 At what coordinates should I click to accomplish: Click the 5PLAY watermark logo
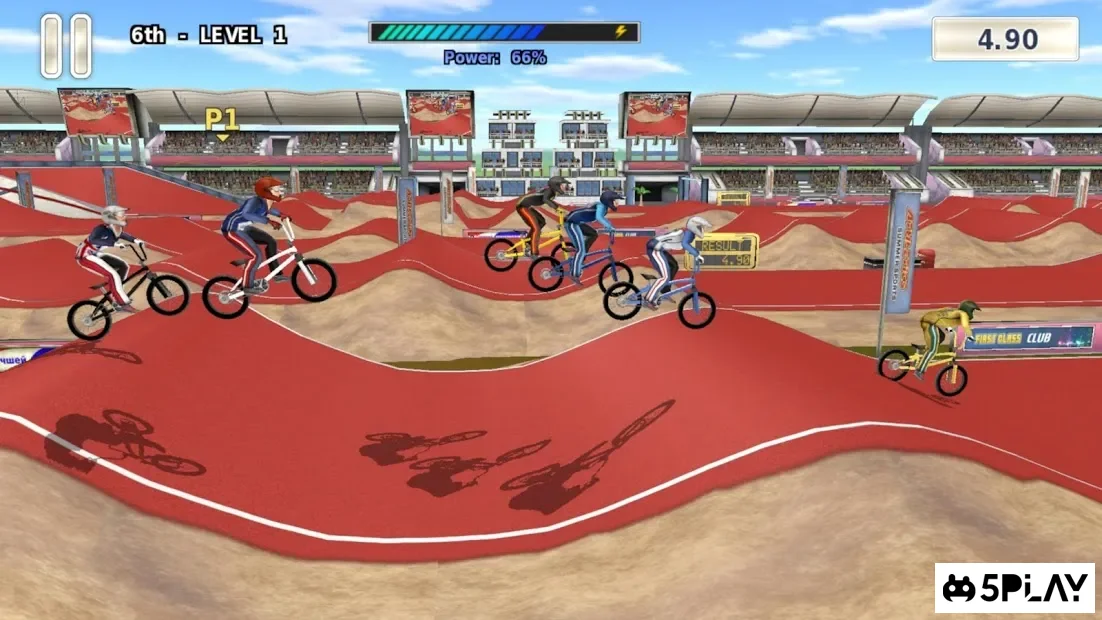[1014, 588]
